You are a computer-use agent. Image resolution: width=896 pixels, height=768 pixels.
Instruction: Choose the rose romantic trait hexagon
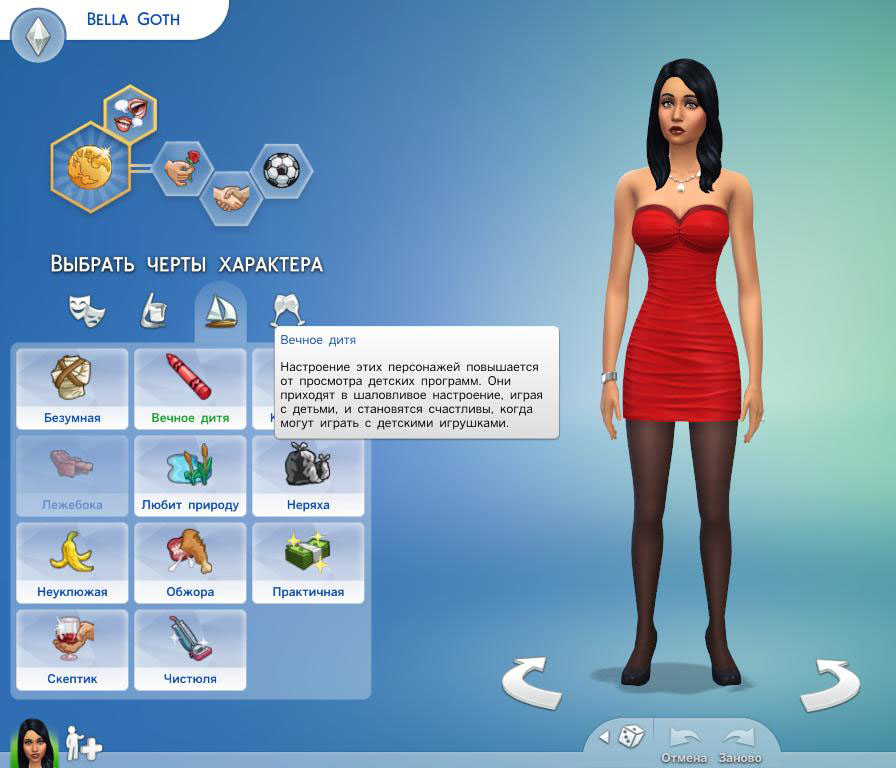click(x=183, y=167)
